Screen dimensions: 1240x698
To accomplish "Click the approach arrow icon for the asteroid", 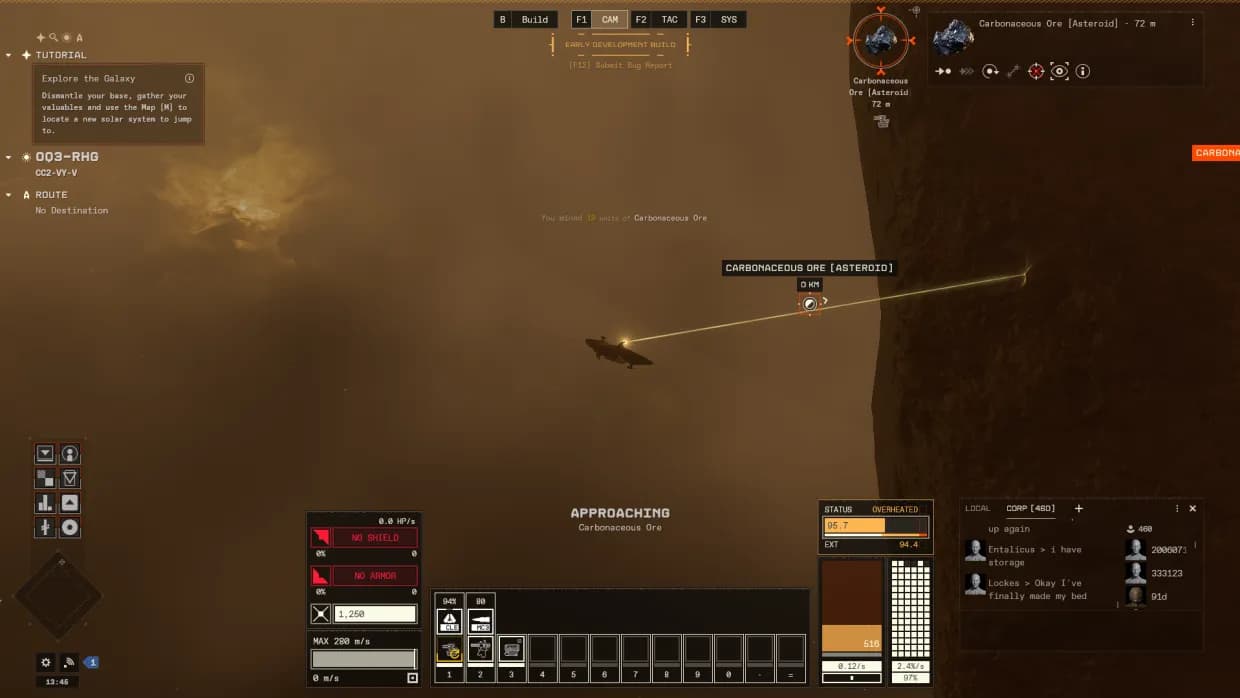I will 943,71.
